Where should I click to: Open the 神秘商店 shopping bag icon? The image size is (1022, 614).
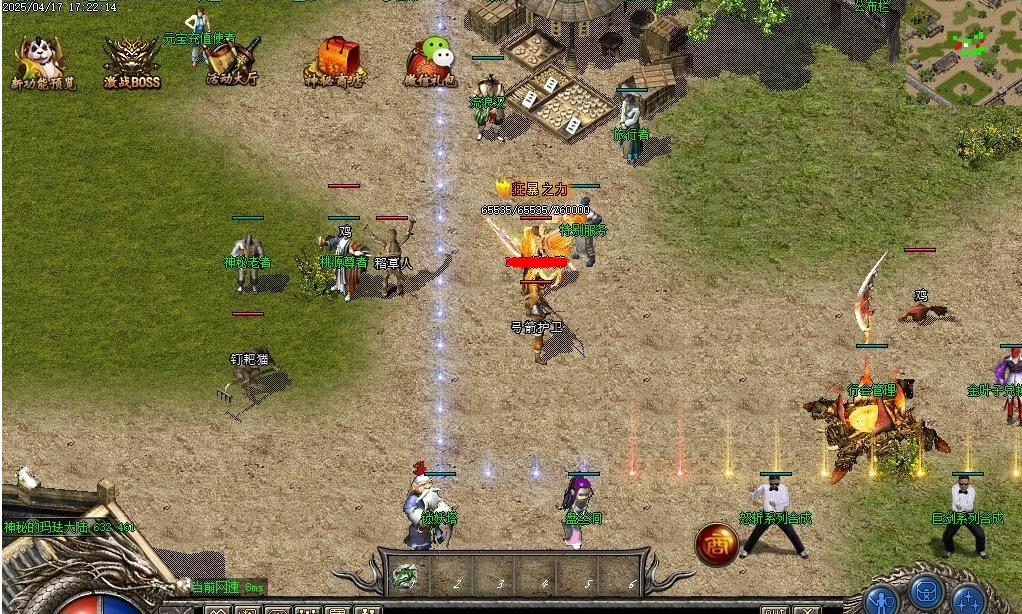point(336,62)
